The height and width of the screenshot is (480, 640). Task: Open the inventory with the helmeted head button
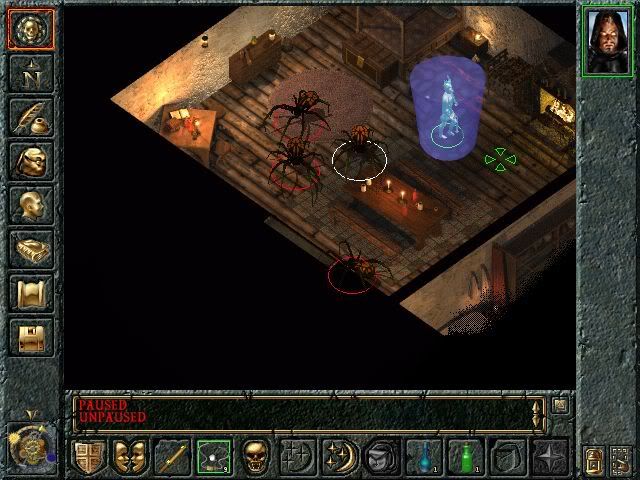tap(30, 160)
